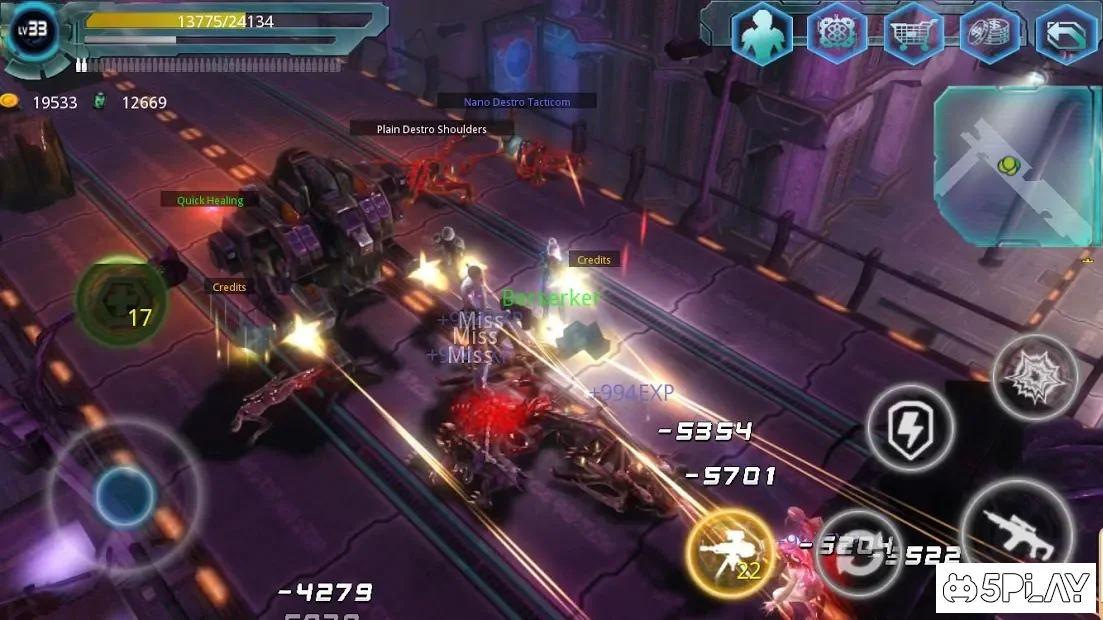The width and height of the screenshot is (1103, 620).
Task: Open the character equipment screen
Action: point(761,33)
